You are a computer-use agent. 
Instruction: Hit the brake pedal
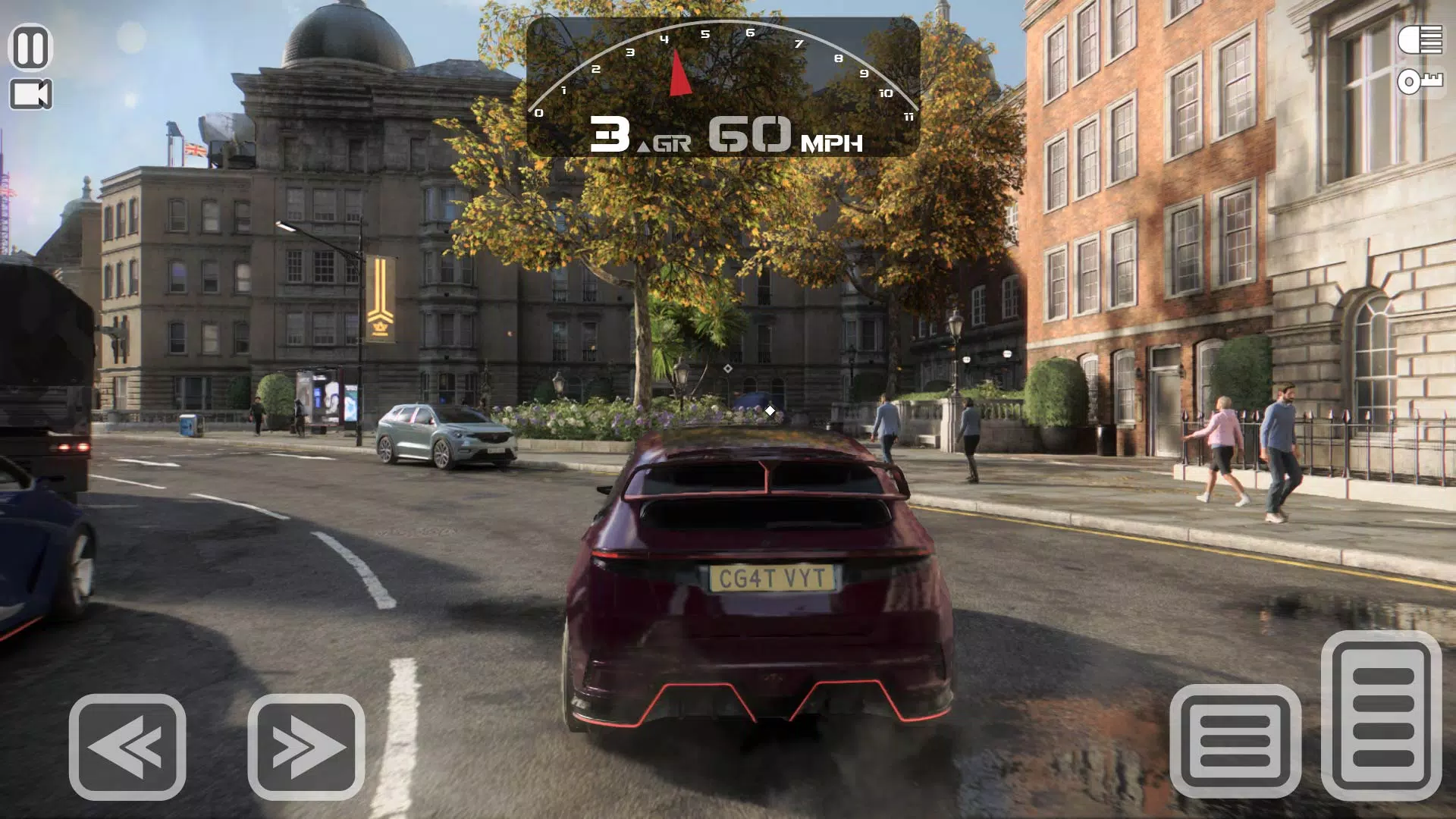coord(1235,741)
